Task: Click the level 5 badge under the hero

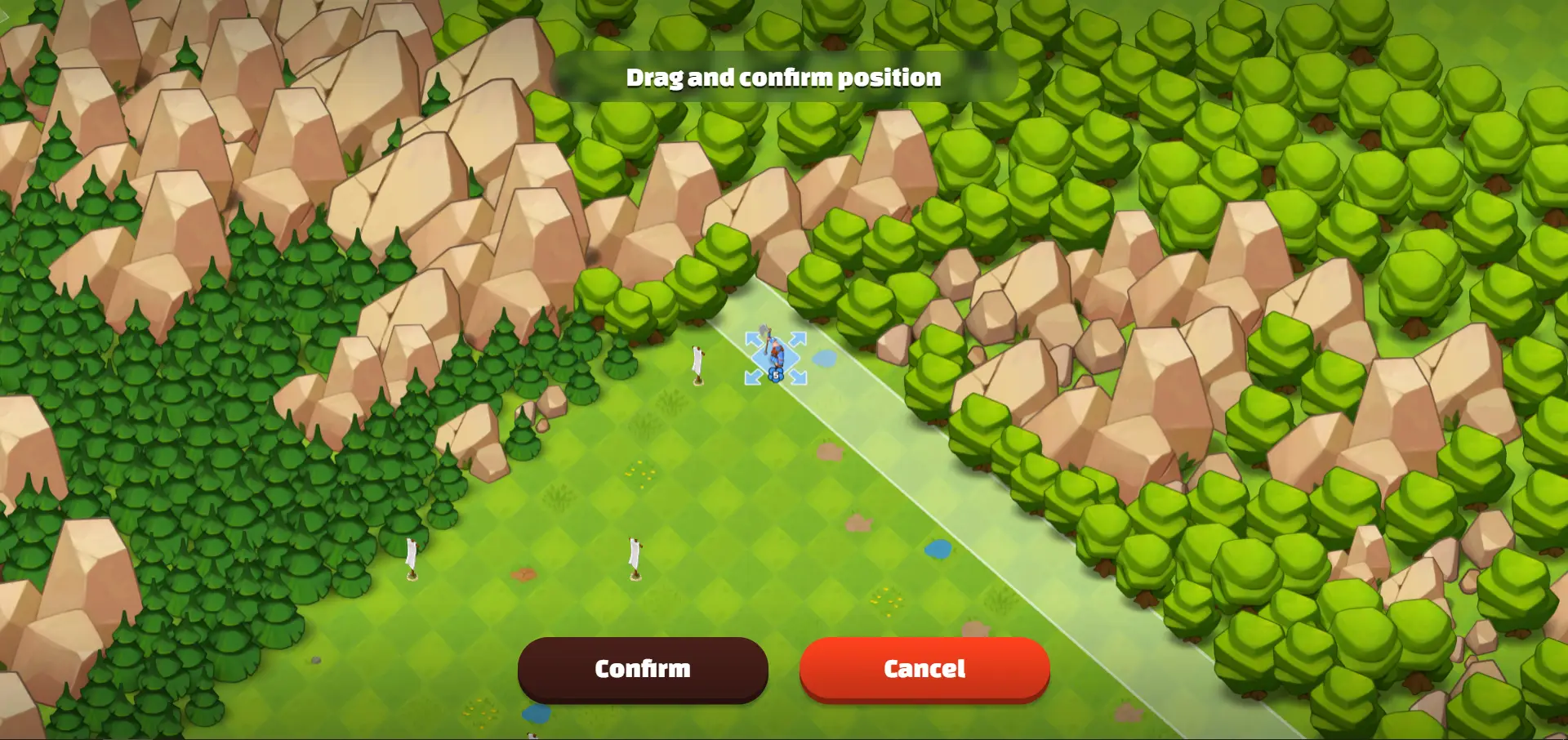Action: coord(776,375)
